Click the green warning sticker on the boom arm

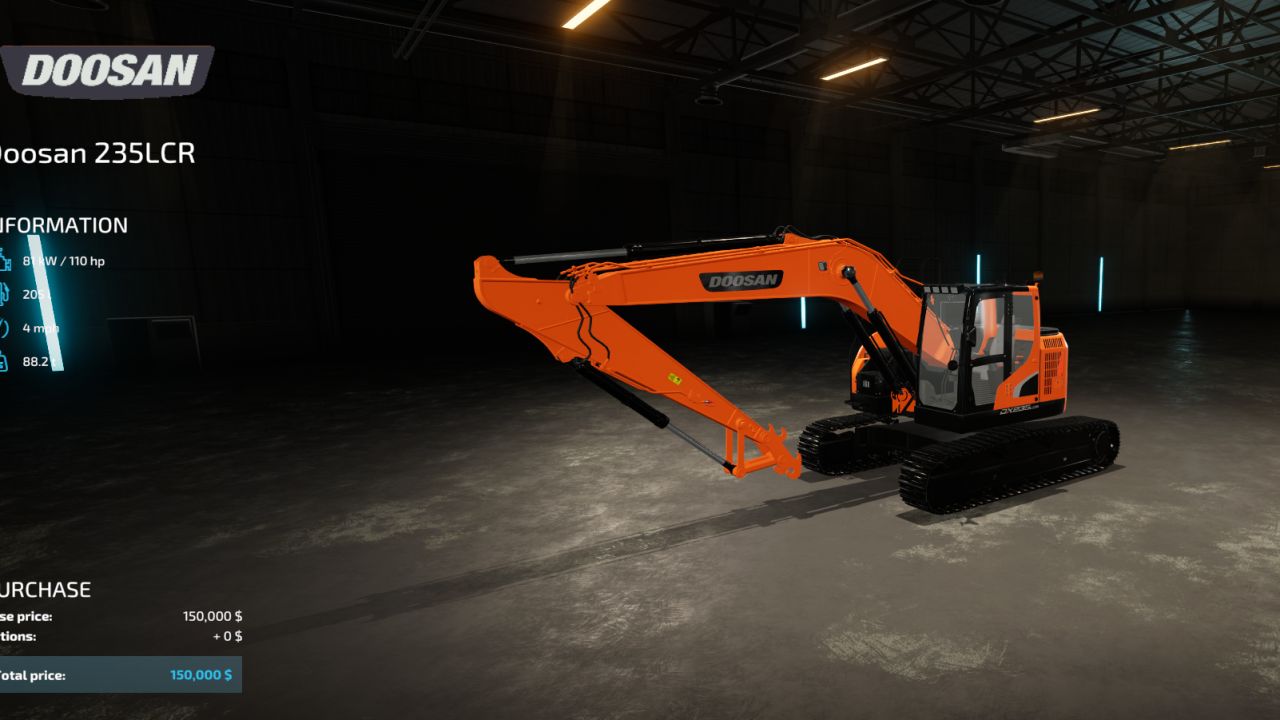674,379
